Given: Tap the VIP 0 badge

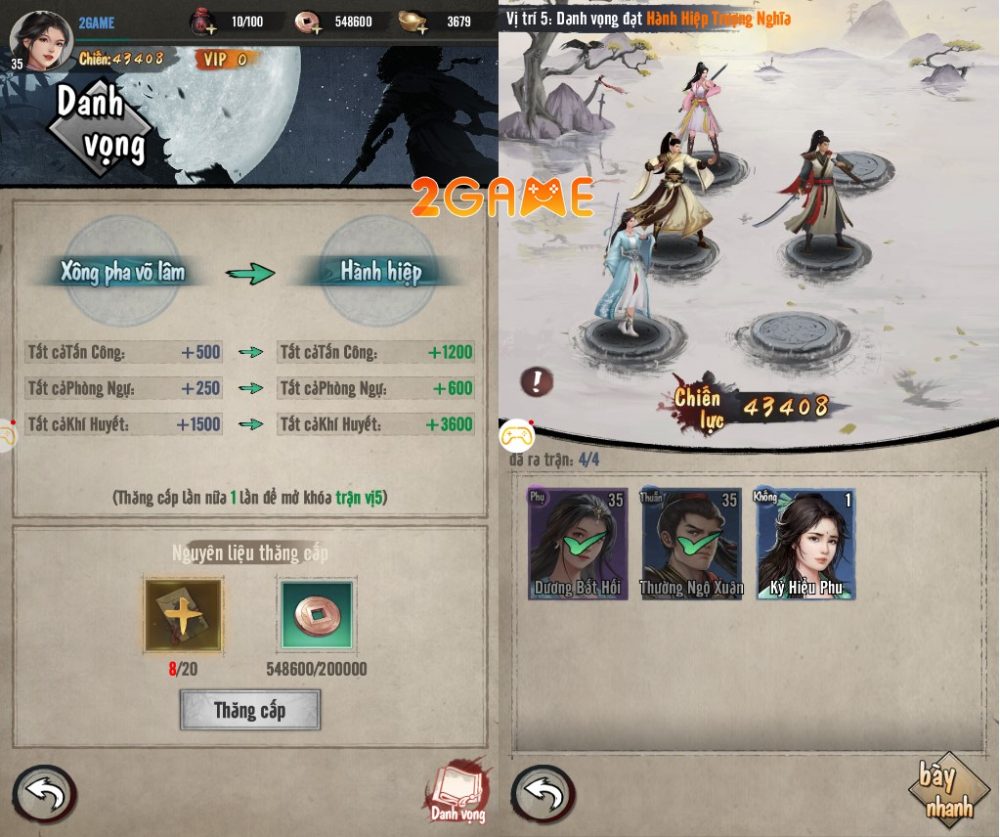Looking at the screenshot, I should pyautogui.click(x=224, y=60).
